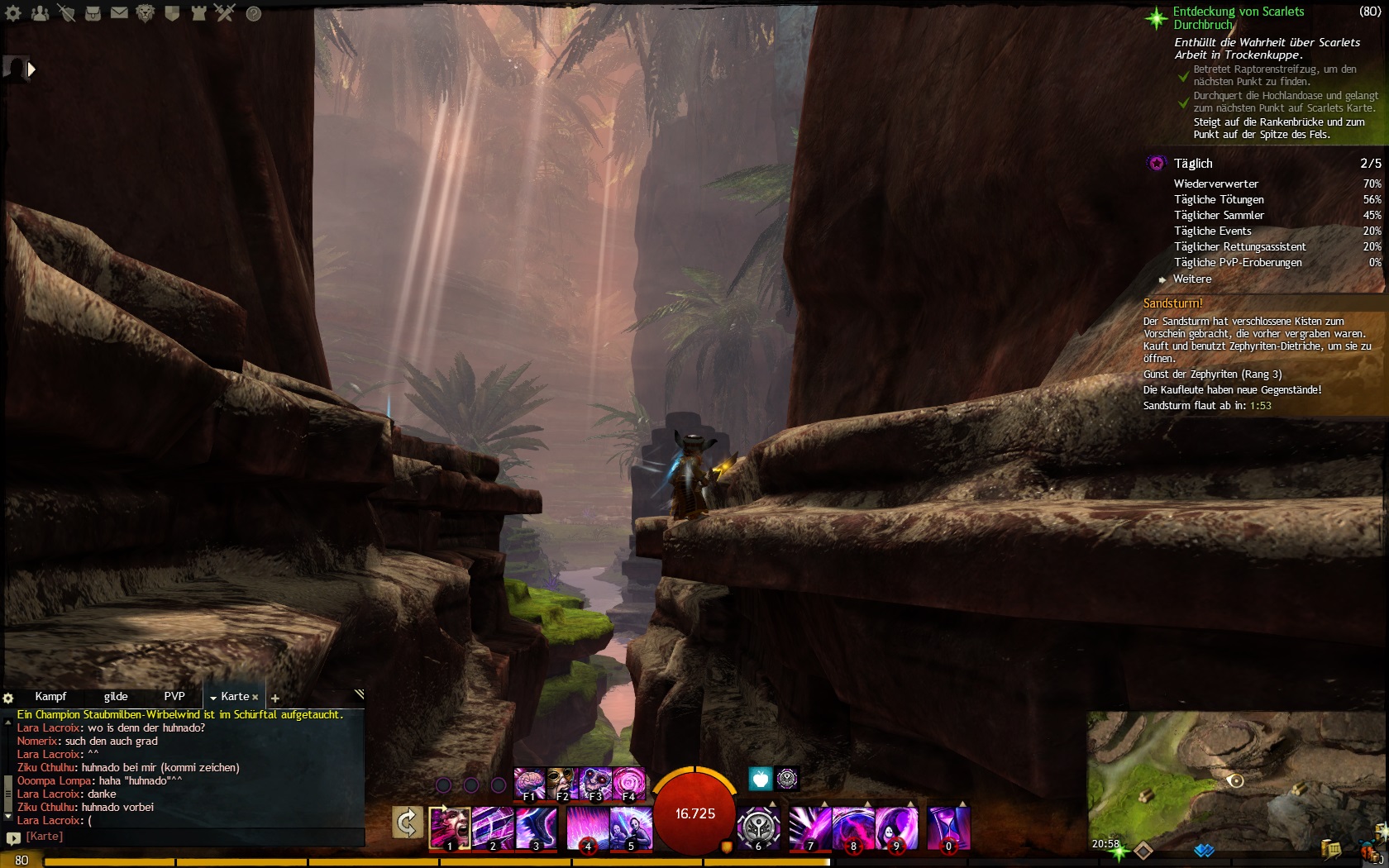Activate the hourglass elite skill
This screenshot has width=1389, height=868.
[x=948, y=828]
